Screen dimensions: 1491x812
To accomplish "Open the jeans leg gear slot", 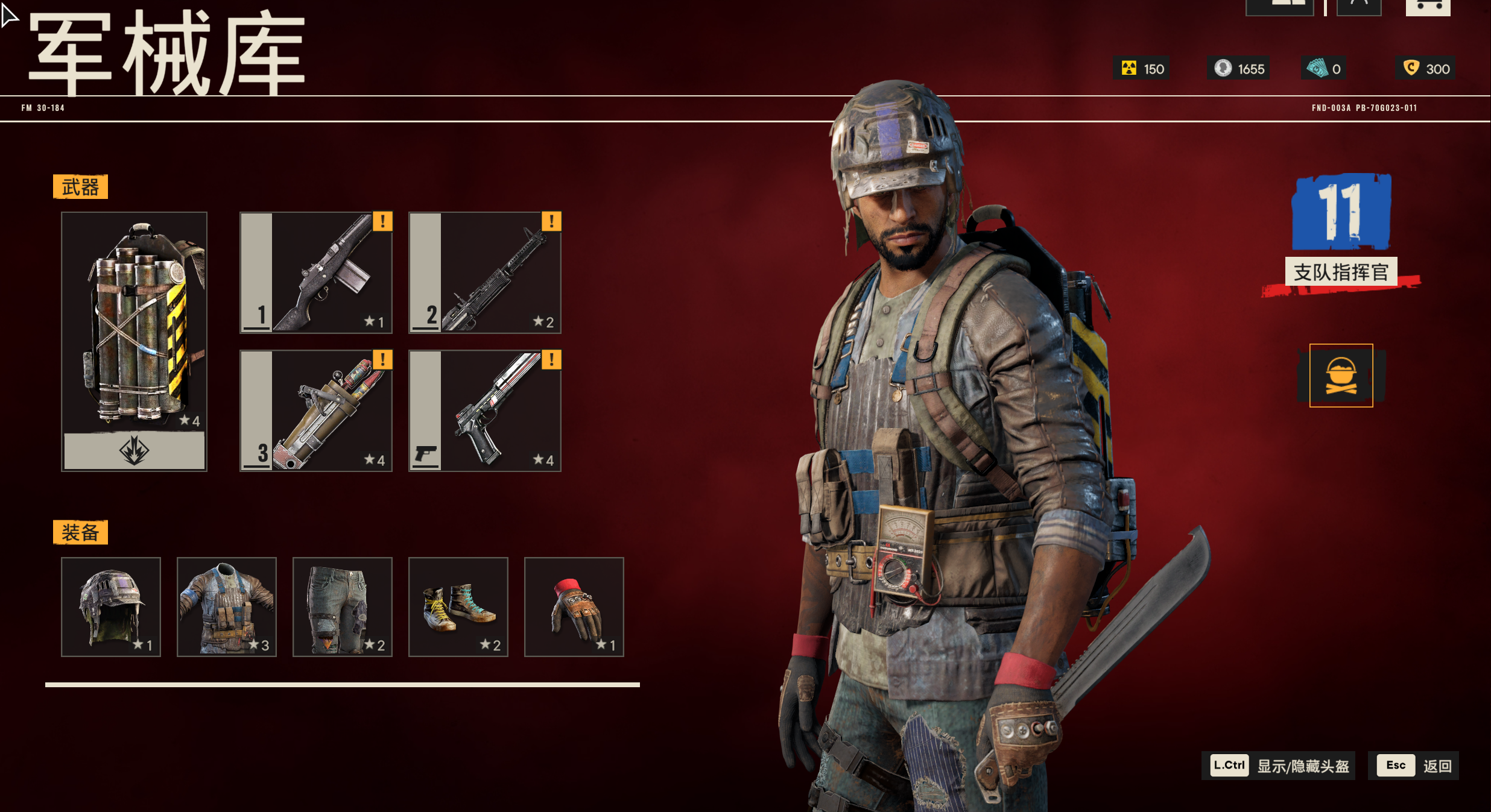I will point(343,606).
